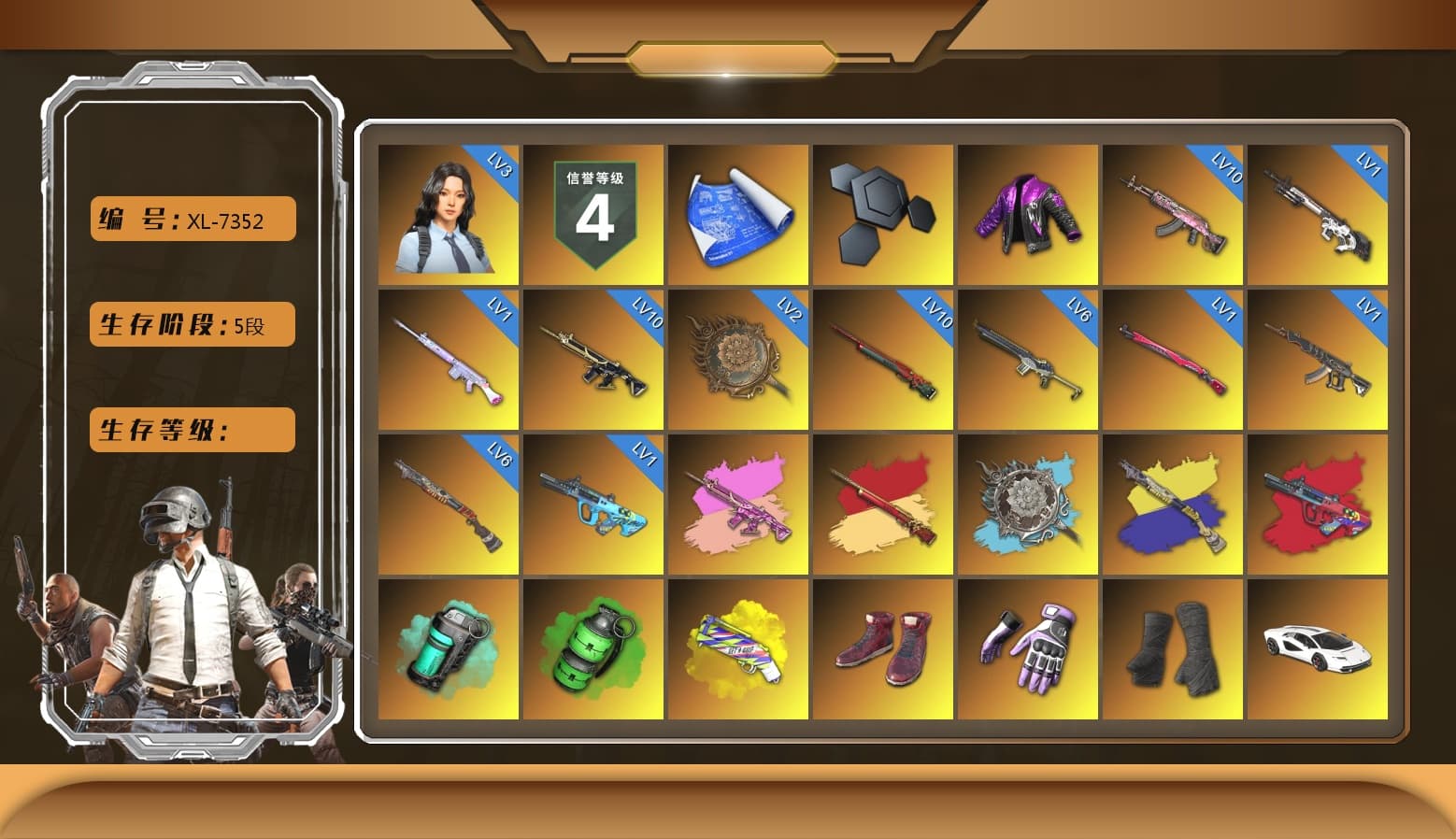Select the 生存等级 field
The width and height of the screenshot is (1456, 839).
(191, 430)
